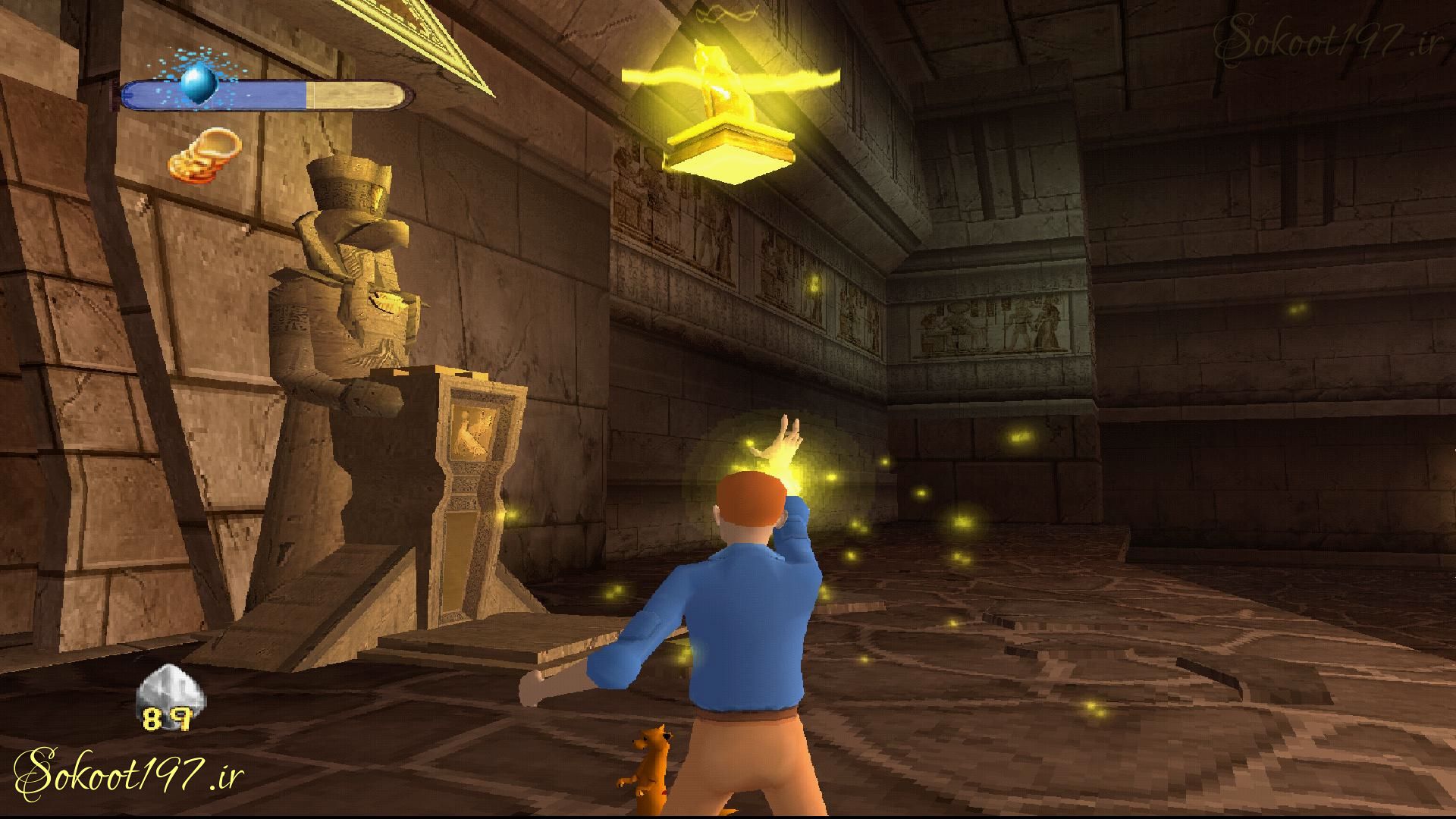Select the throwing rock ammo icon
The image size is (1456, 819).
click(x=168, y=689)
